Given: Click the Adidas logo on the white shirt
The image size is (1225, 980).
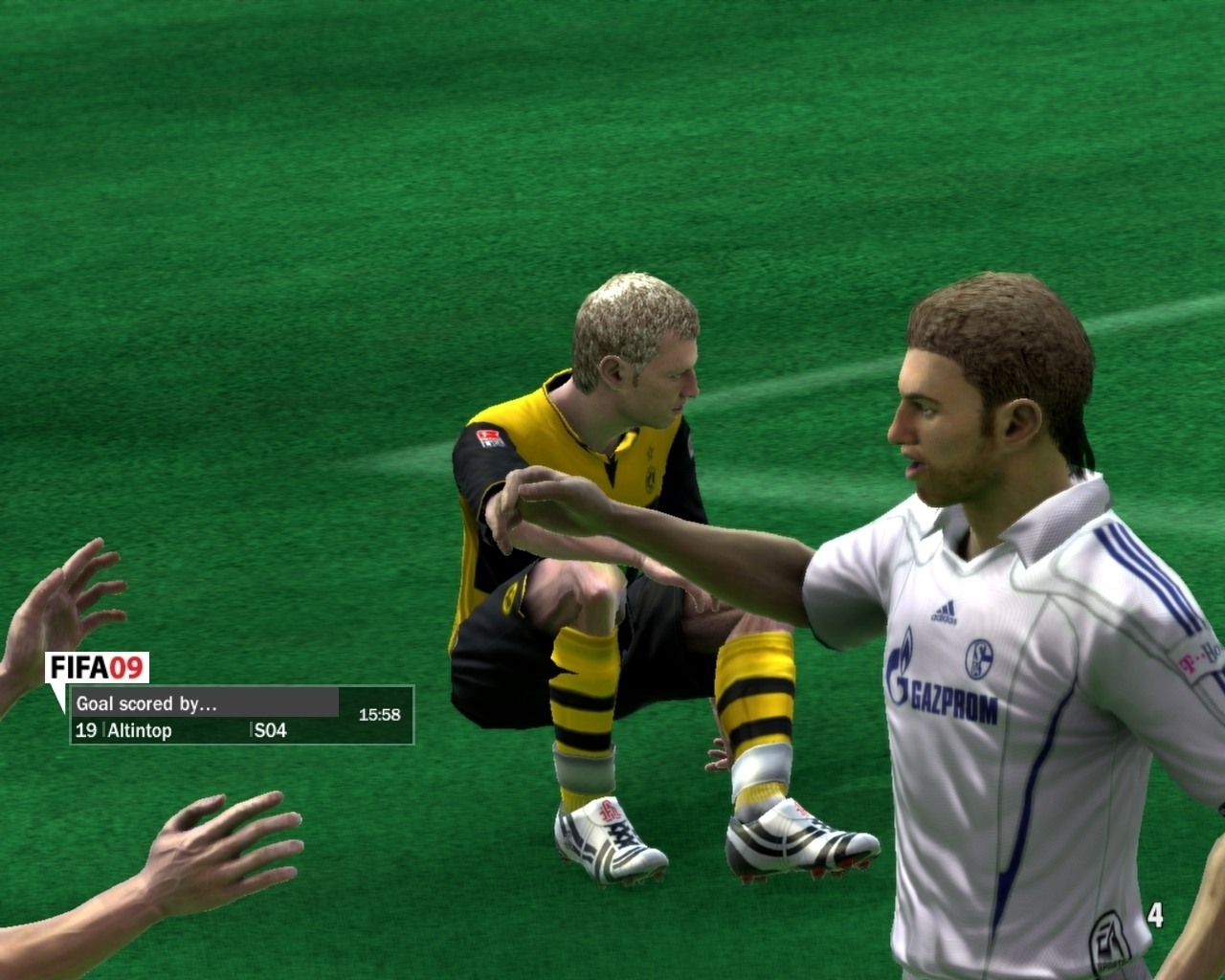Looking at the screenshot, I should pyautogui.click(x=944, y=610).
